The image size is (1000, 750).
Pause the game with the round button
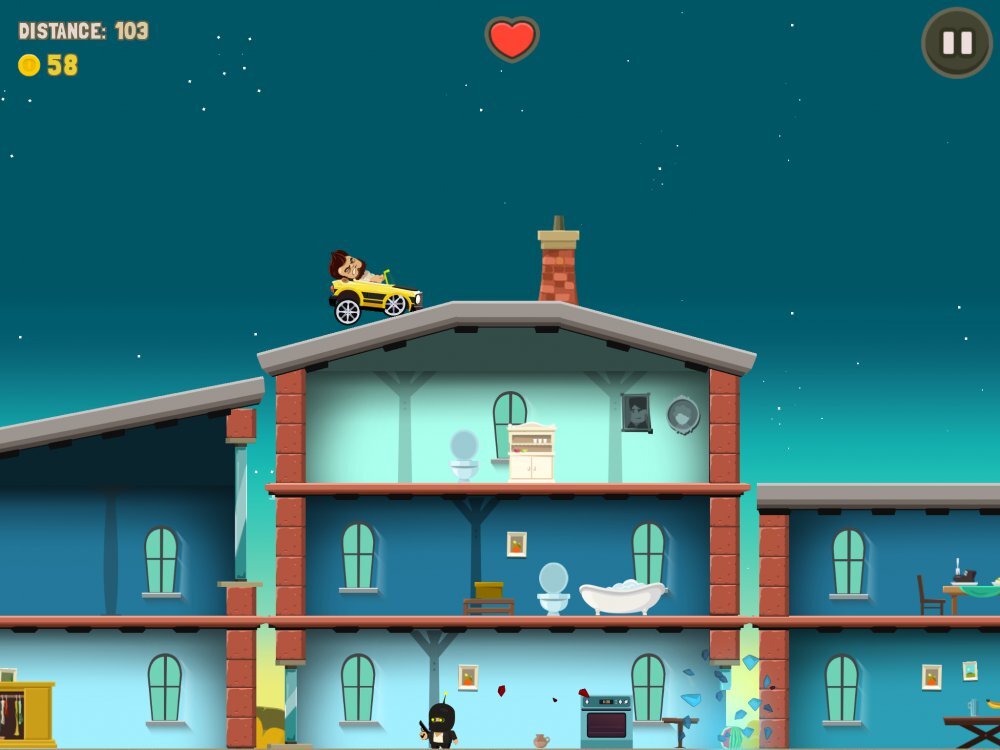(957, 43)
